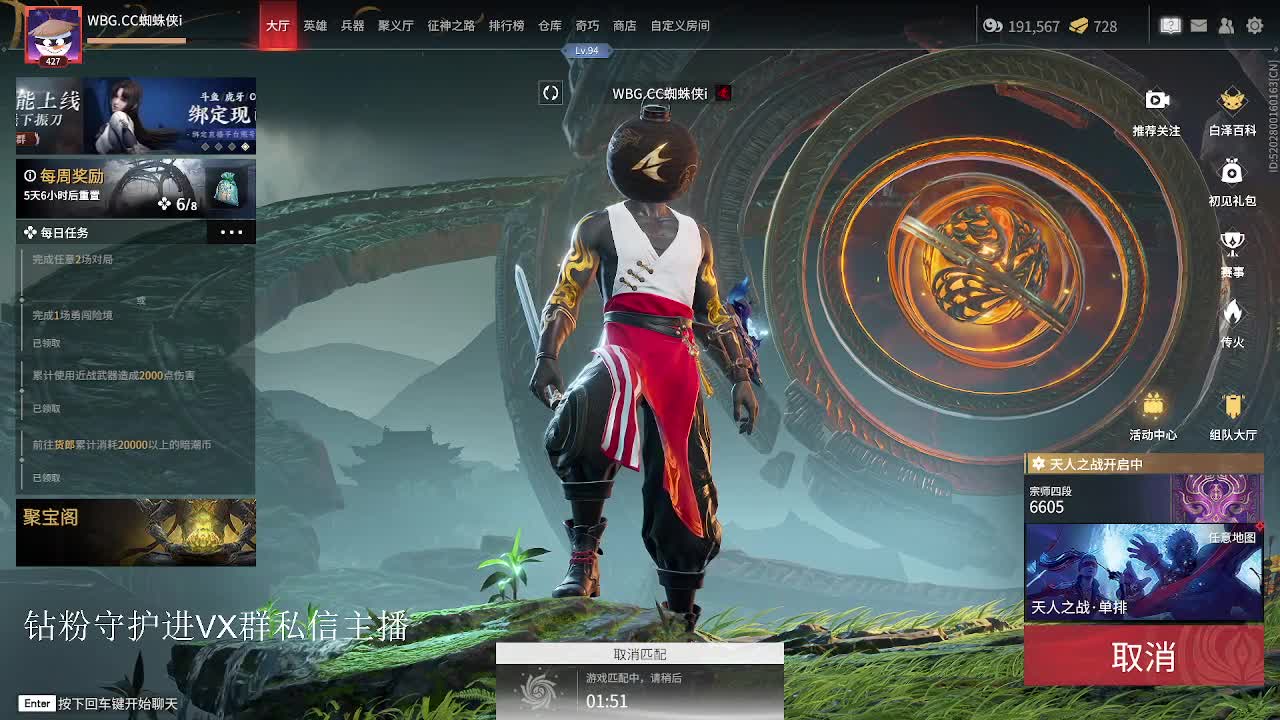Screen dimensions: 1280x720
Task: Open the 聚宝阁 treasure banner
Action: point(135,532)
